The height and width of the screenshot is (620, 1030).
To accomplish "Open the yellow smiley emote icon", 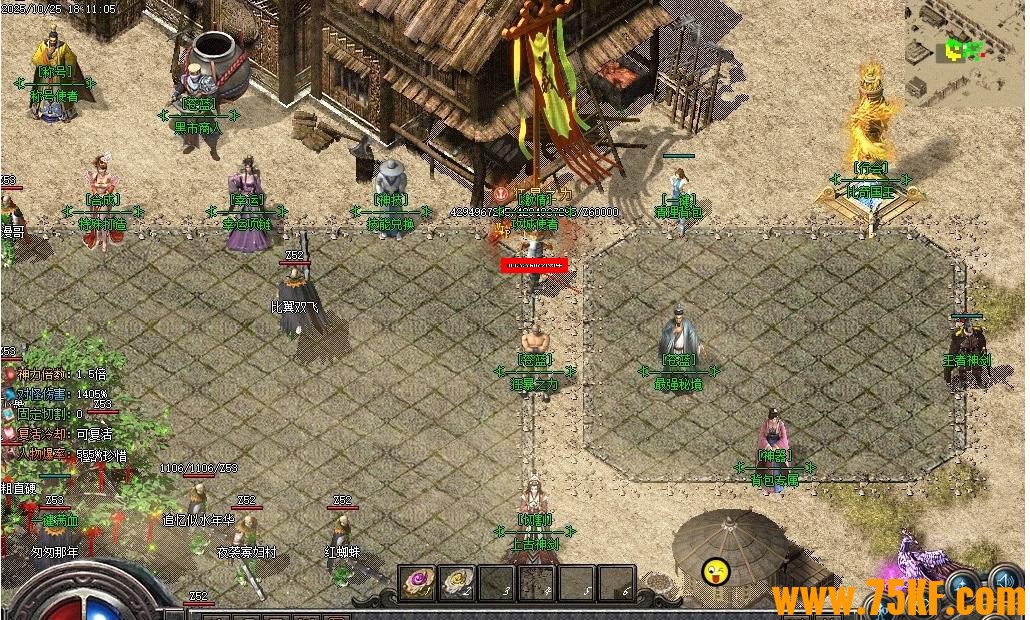I will click(x=716, y=573).
